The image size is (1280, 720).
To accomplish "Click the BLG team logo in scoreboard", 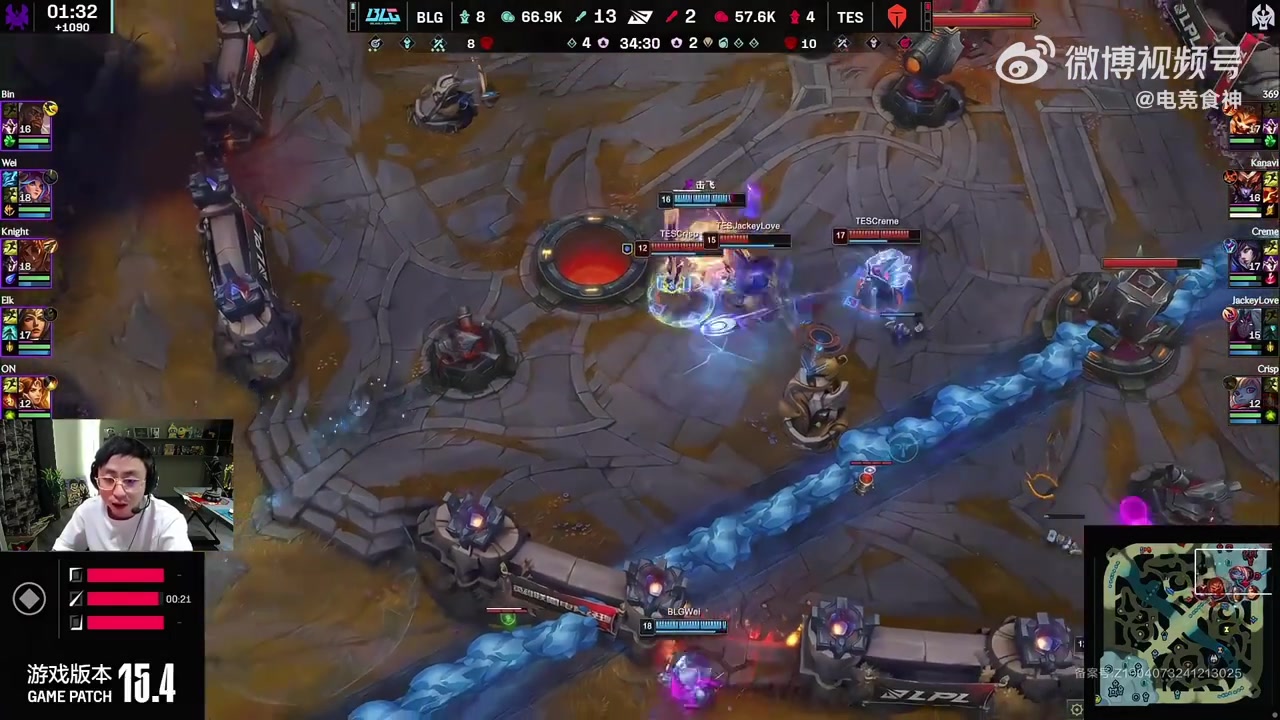I will point(382,16).
